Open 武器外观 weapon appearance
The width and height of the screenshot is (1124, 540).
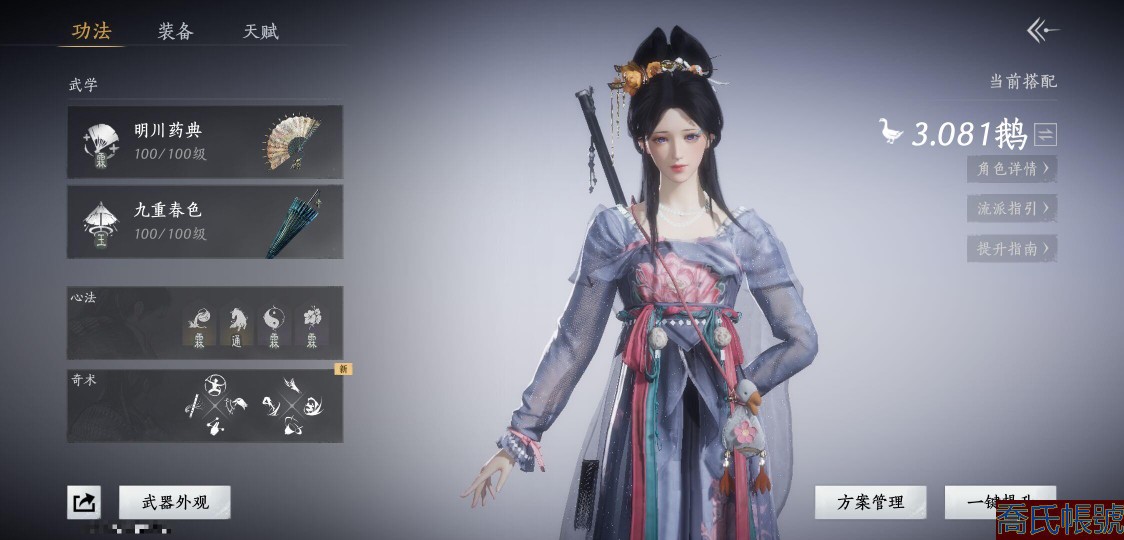click(175, 502)
